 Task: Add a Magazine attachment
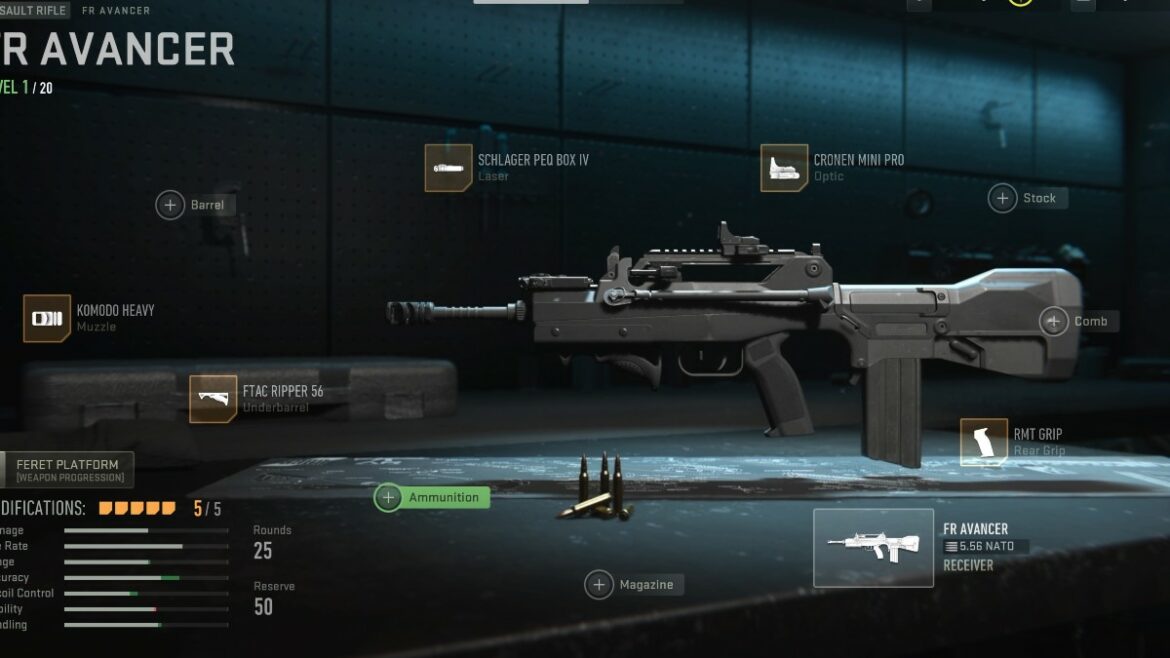599,584
